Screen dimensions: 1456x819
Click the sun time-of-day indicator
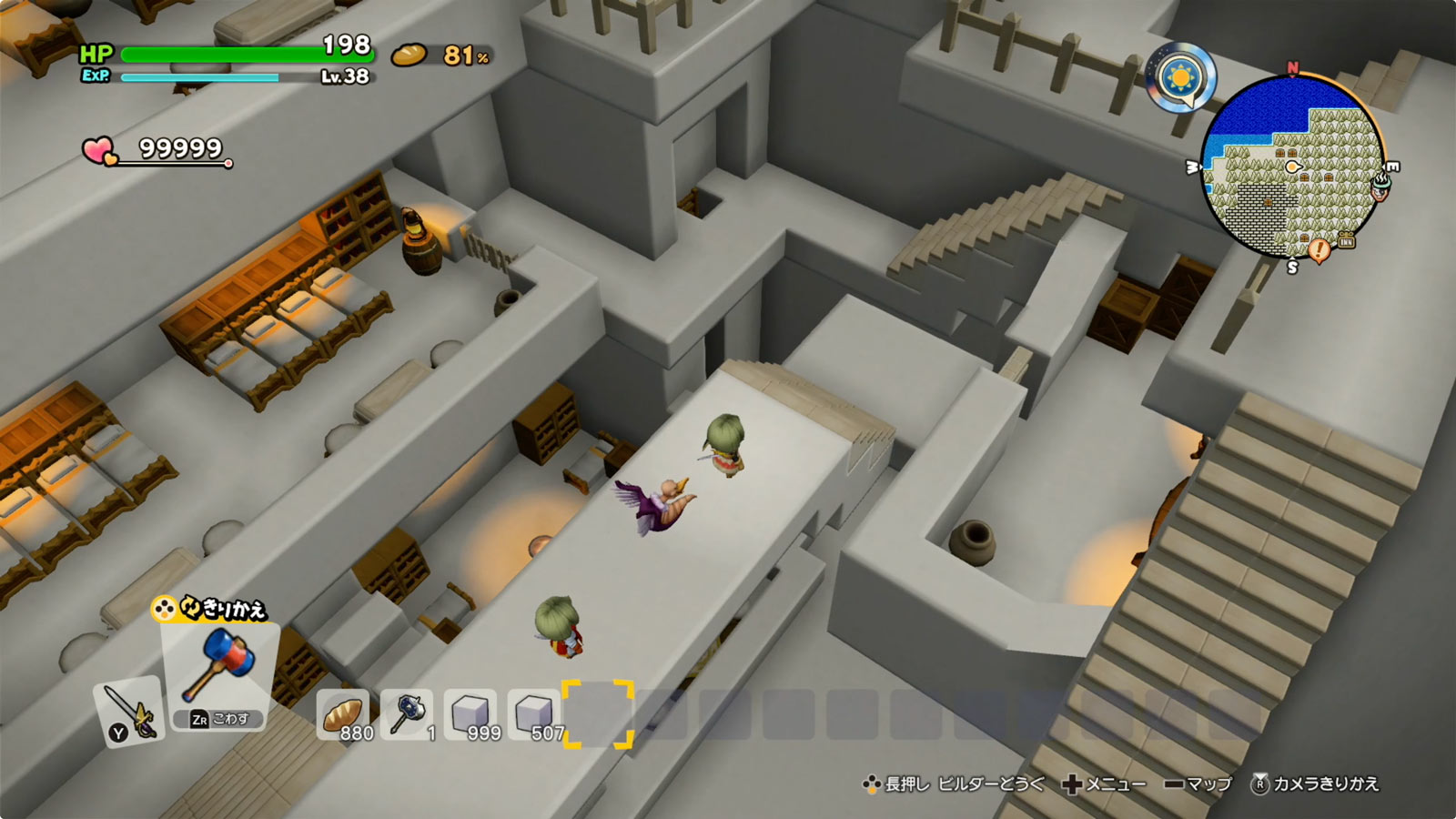(1180, 77)
